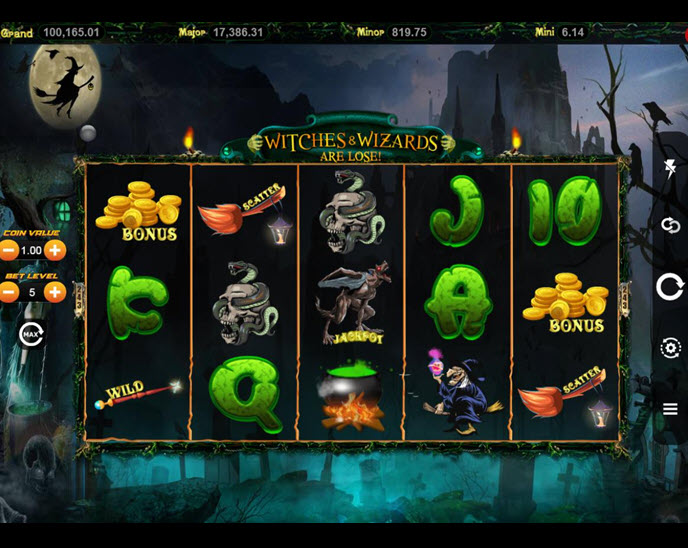Lower the bet level
Viewport: 688px width, 548px height.
click(9, 292)
